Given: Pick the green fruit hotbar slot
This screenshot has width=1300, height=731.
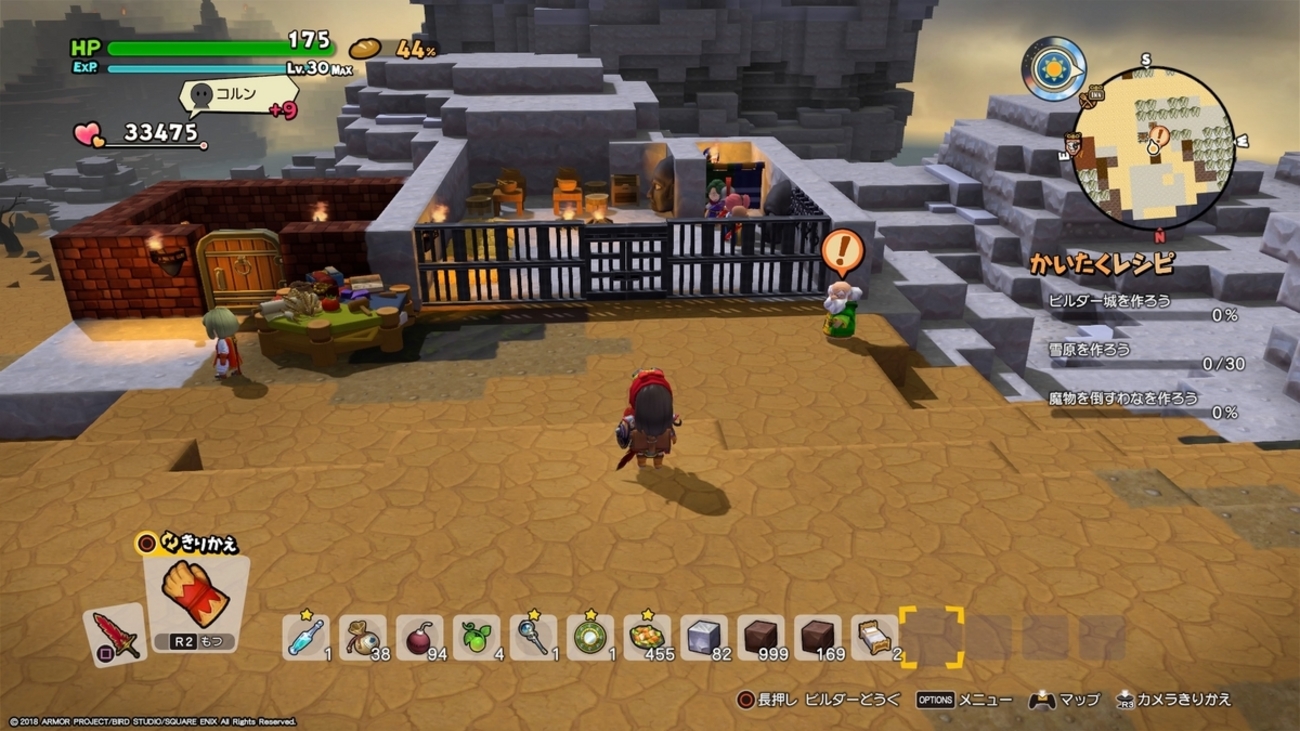Looking at the screenshot, I should (x=476, y=637).
